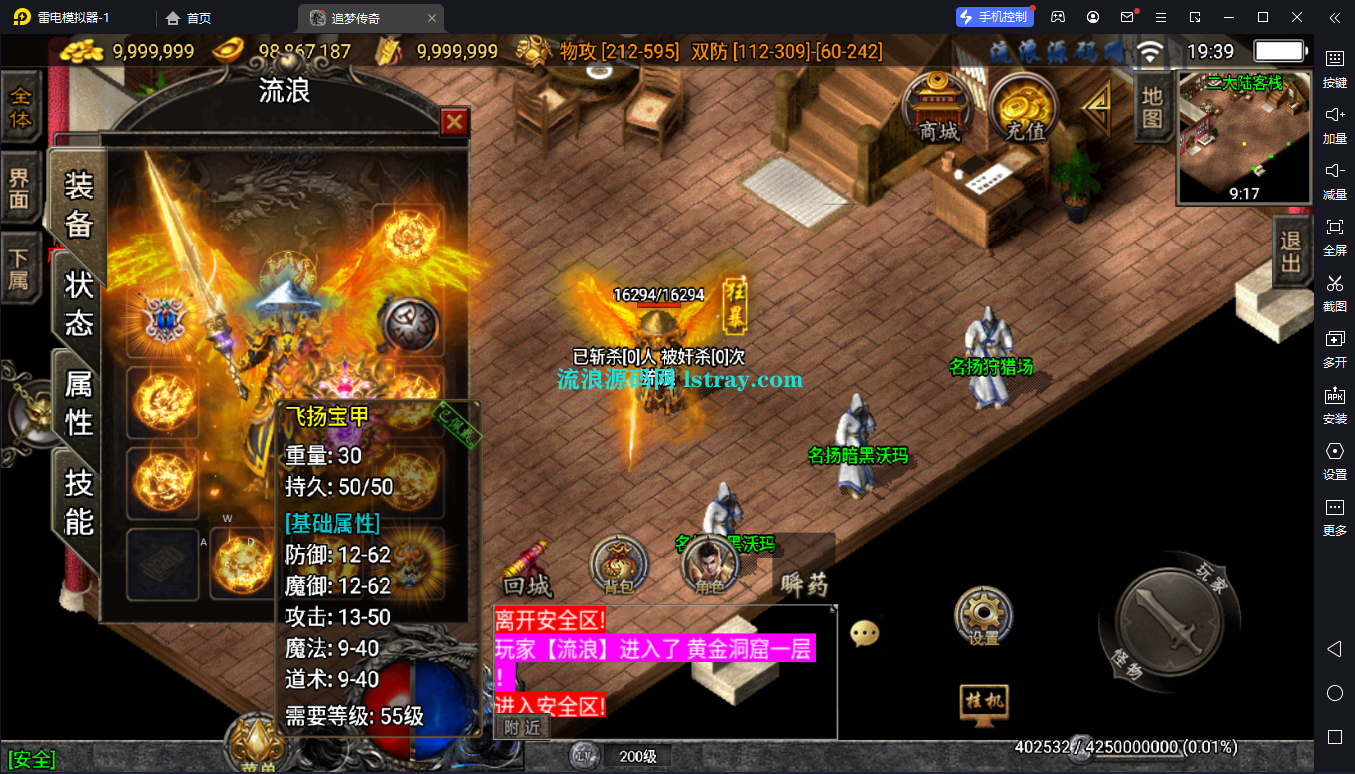Switch to the 状态 status tab
The image size is (1355, 774).
point(79,303)
